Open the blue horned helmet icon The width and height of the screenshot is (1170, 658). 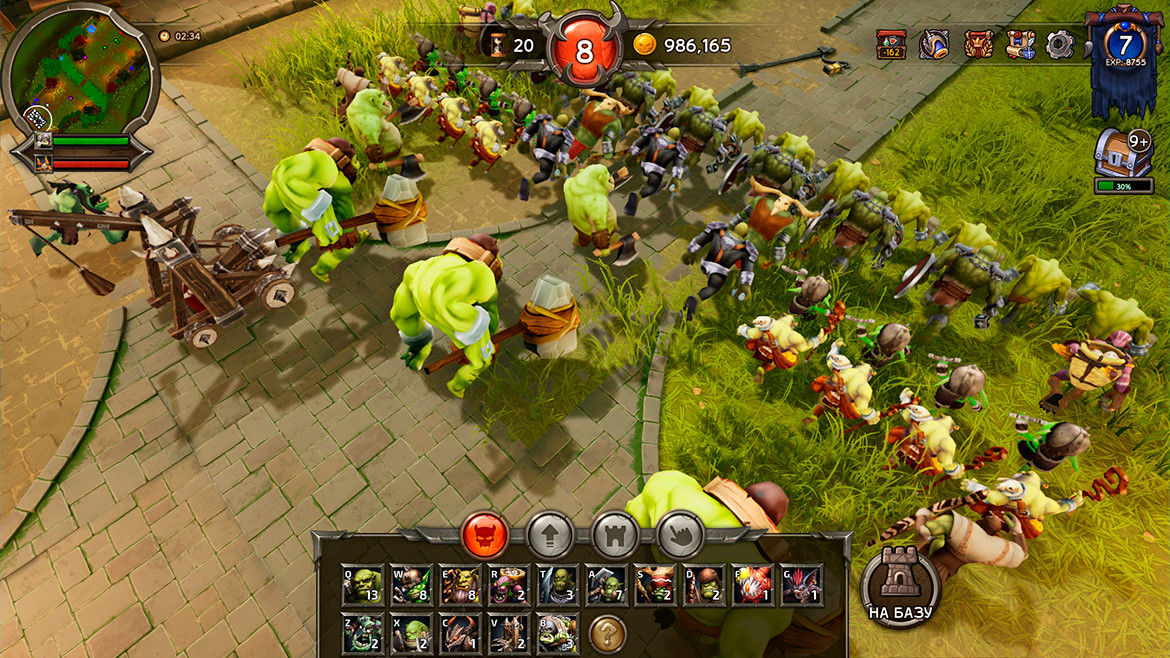pos(934,45)
